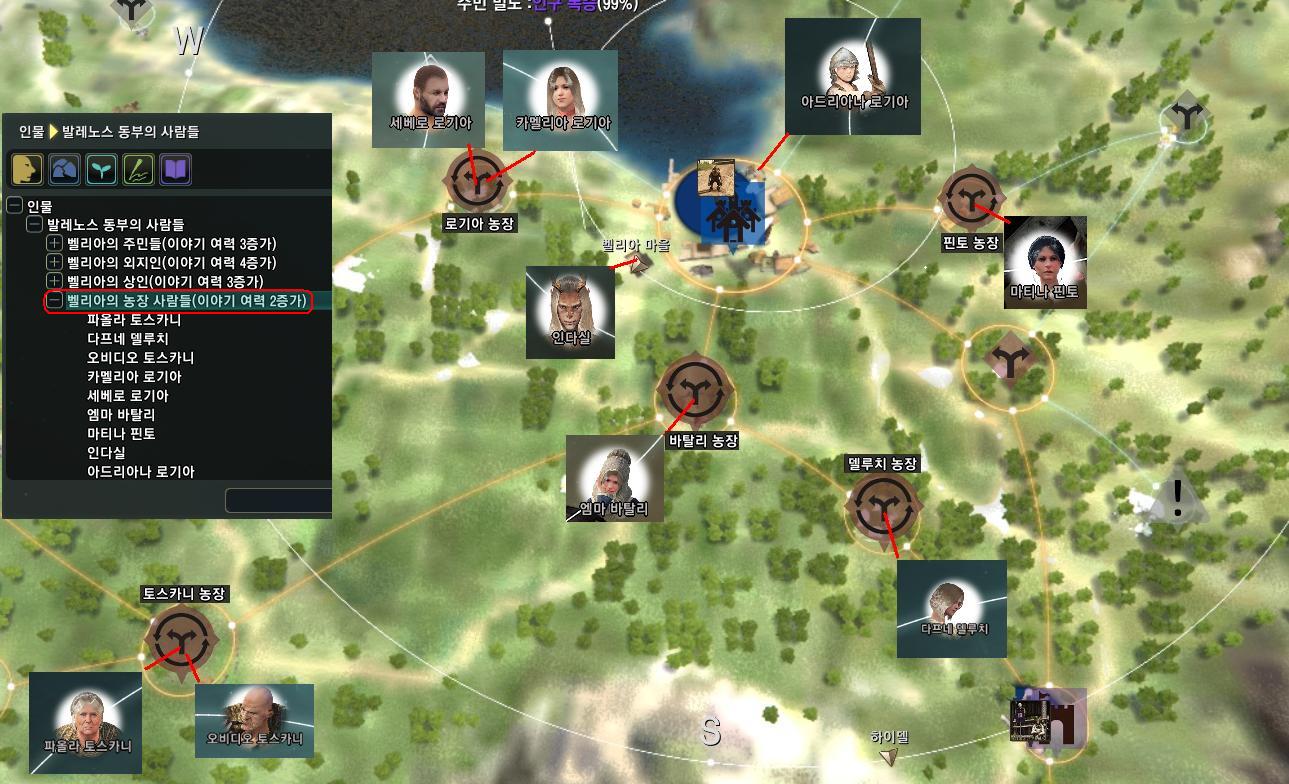Screen dimensions: 1289x784
Task: Choose 엠마 바탈리 from the knowledge list
Action: pos(121,415)
